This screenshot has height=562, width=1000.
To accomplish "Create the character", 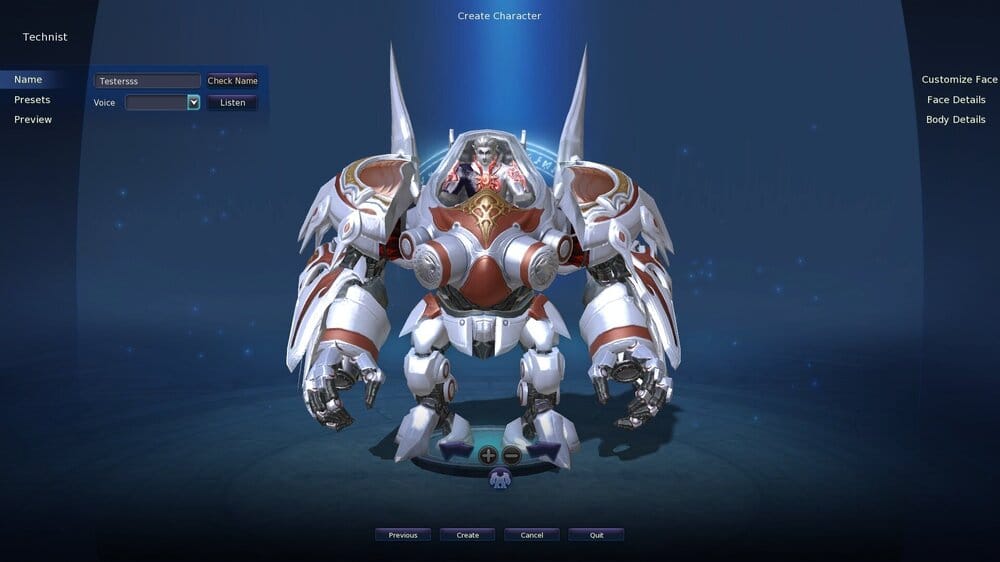I will click(x=468, y=535).
